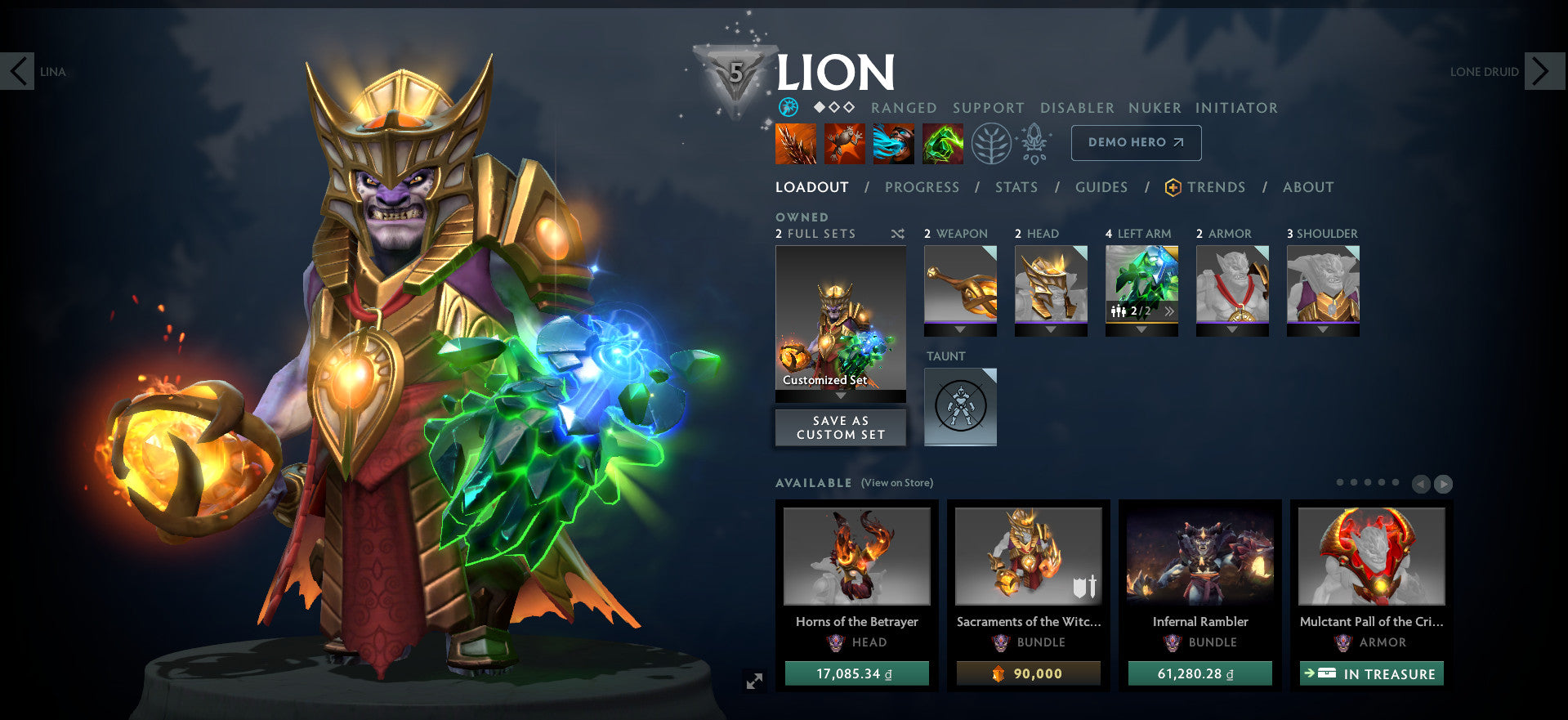Open the Head slot item dropdown
1568x720 pixels.
pos(1051,330)
